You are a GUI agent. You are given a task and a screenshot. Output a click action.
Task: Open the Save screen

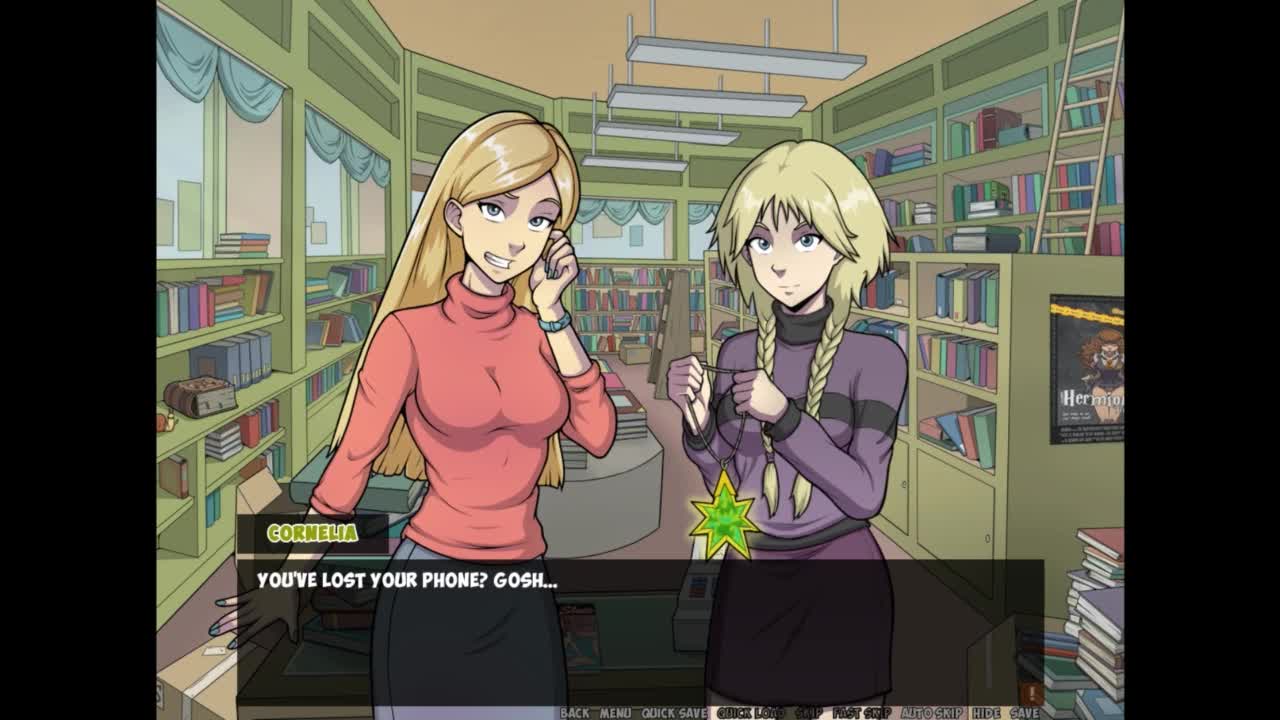point(1025,713)
